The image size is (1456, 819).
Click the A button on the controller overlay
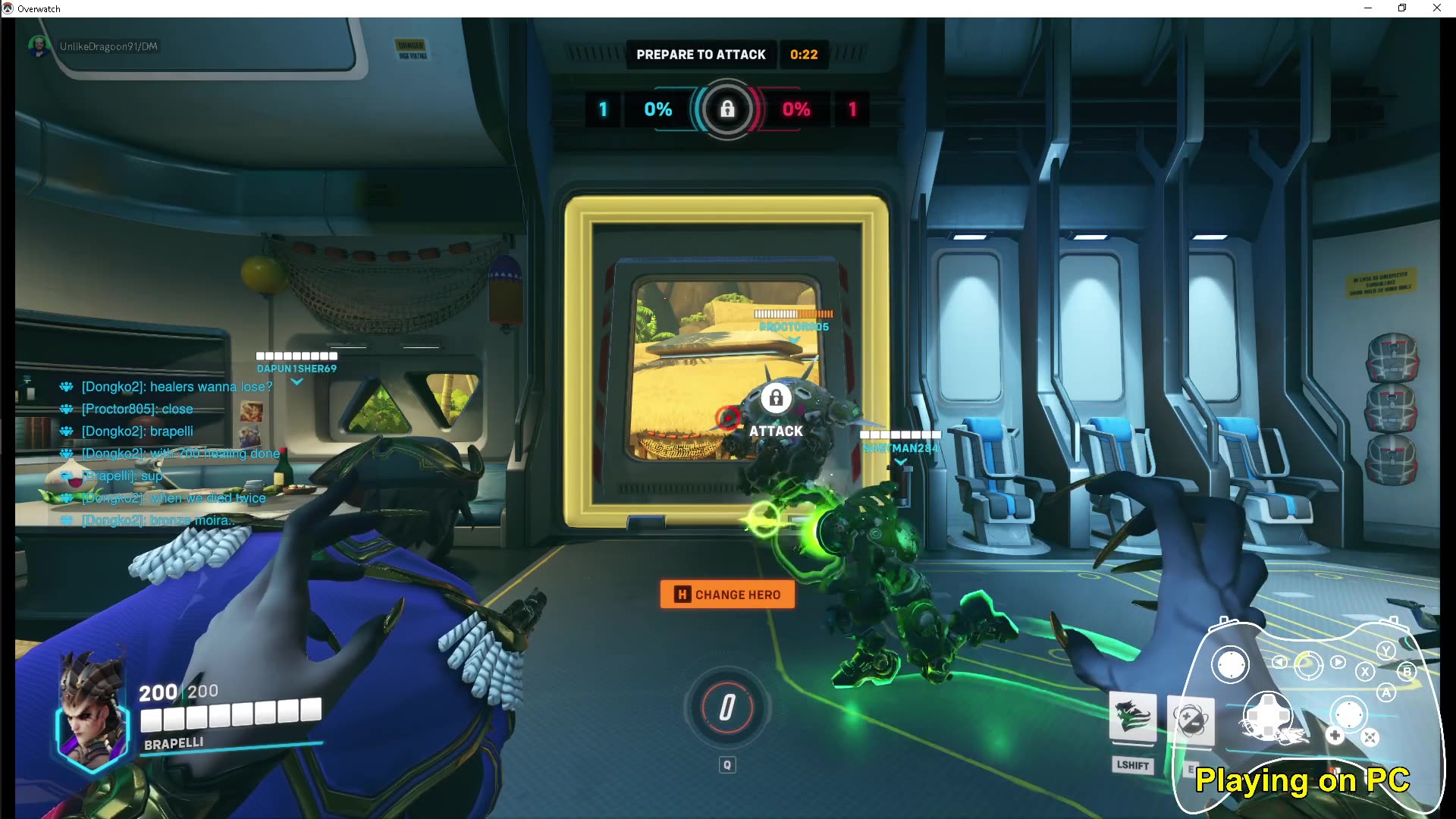click(x=1387, y=692)
